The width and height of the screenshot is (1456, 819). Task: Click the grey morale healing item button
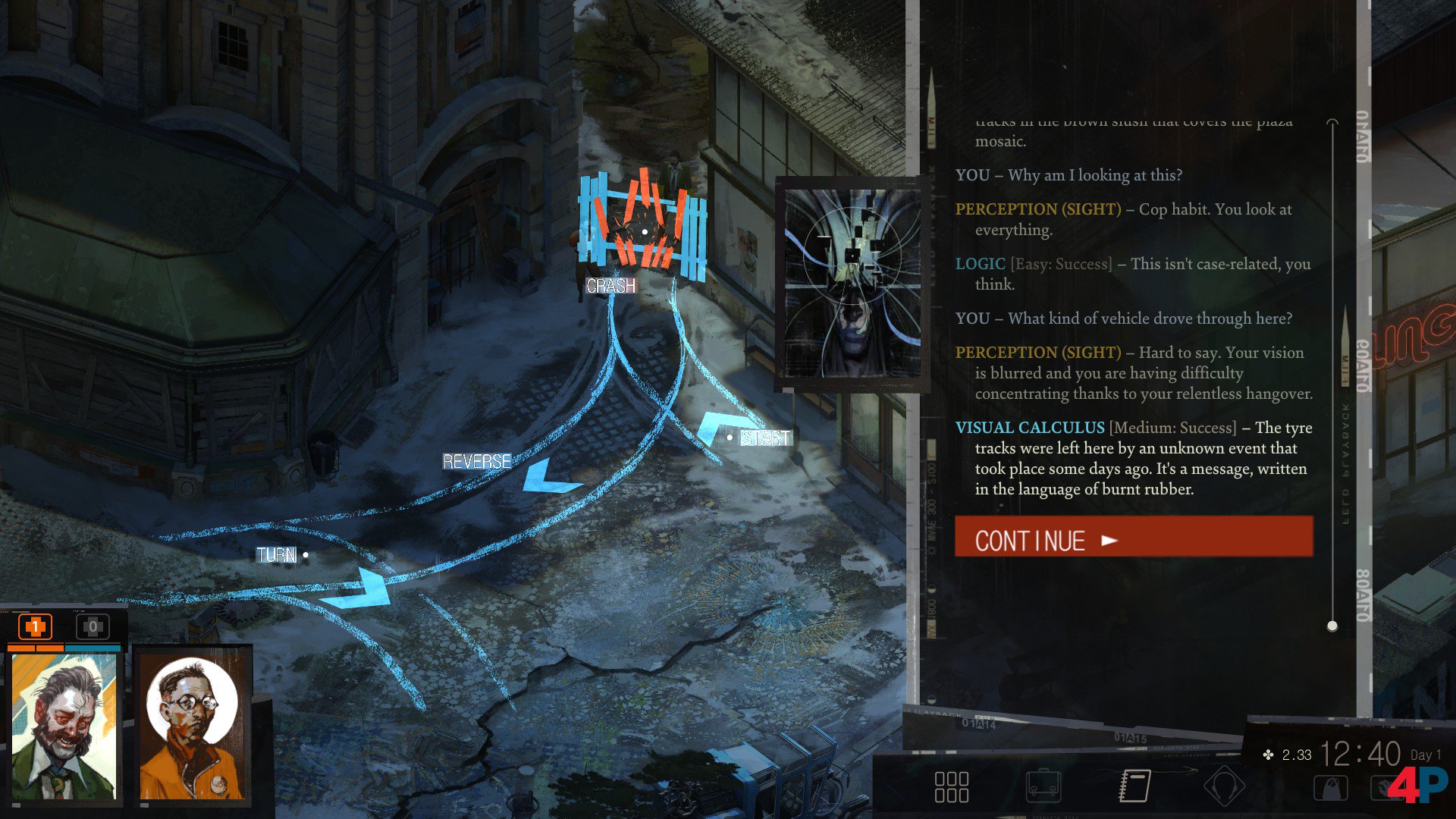click(93, 627)
